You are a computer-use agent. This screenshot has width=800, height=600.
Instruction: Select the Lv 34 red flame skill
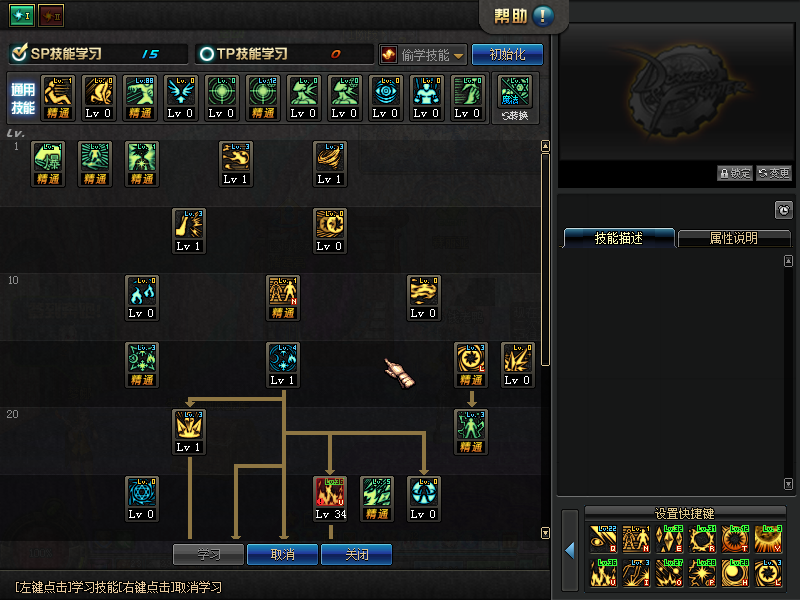[330, 497]
